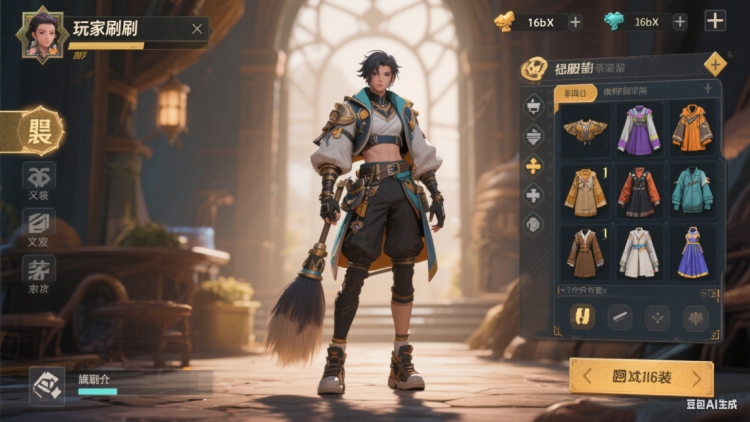Open the player portrait avatar
Image resolution: width=750 pixels, height=422 pixels.
click(42, 32)
